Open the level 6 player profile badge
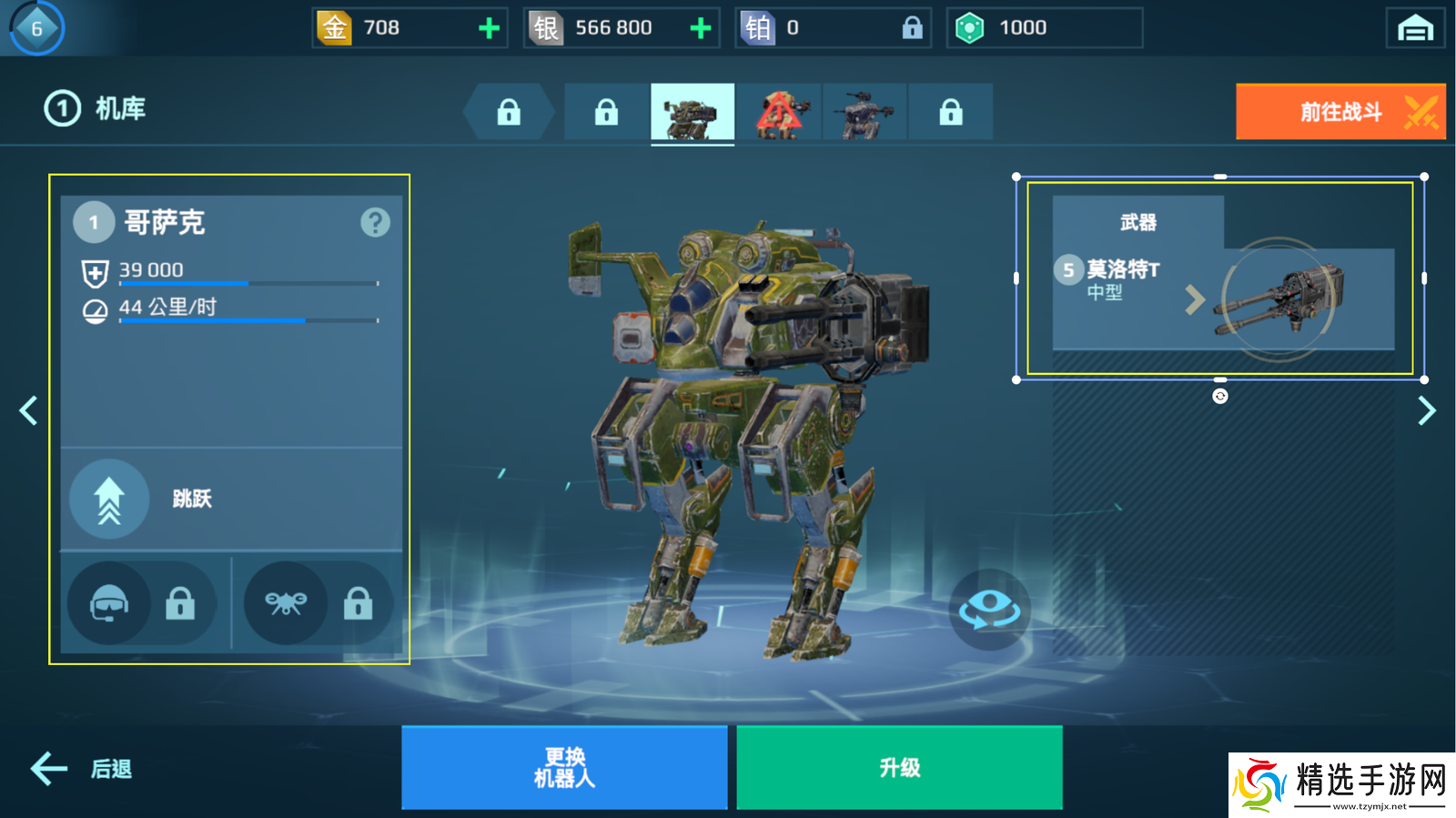 pyautogui.click(x=37, y=28)
